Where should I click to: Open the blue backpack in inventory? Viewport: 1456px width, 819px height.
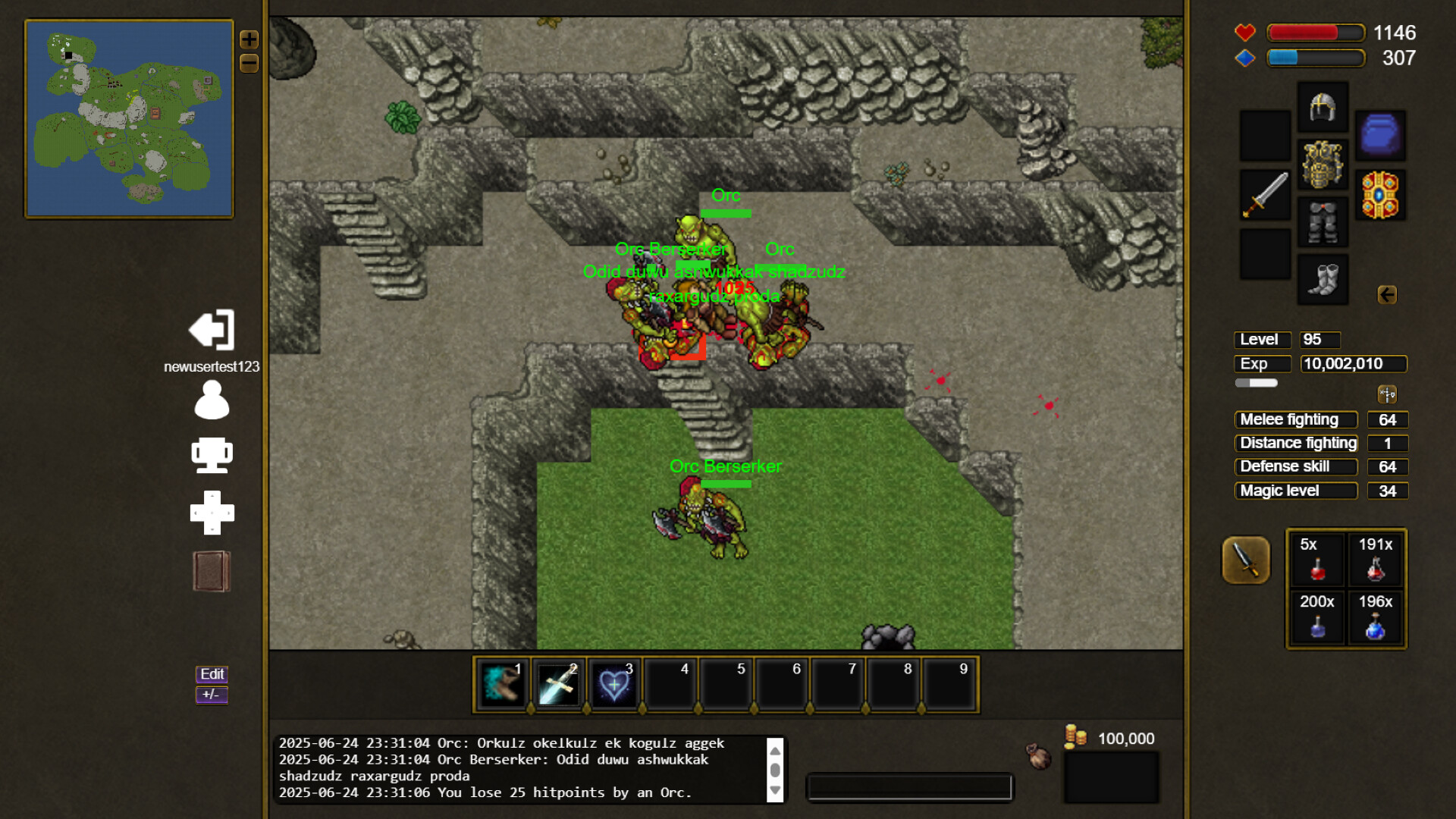[1381, 136]
